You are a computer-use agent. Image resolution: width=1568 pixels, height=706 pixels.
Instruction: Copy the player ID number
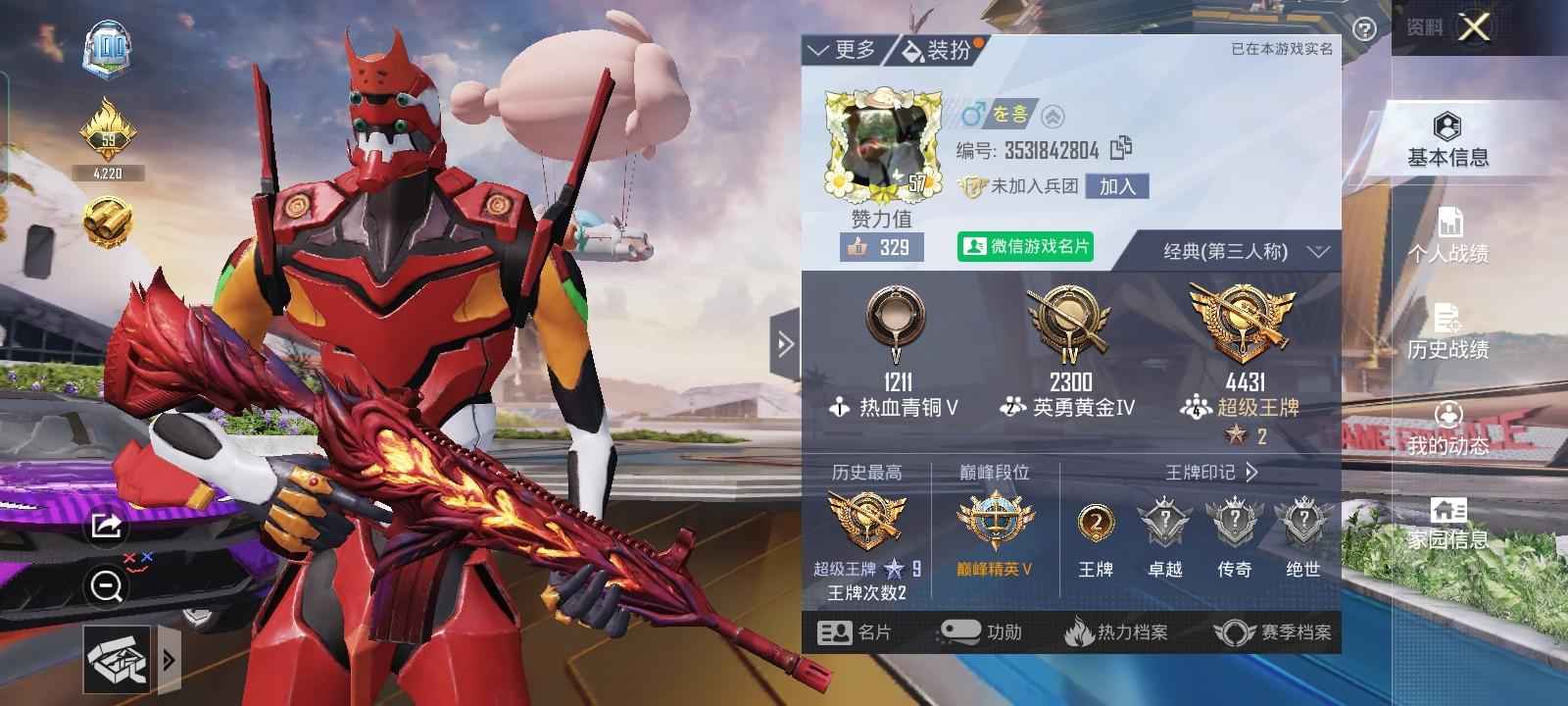[1121, 149]
